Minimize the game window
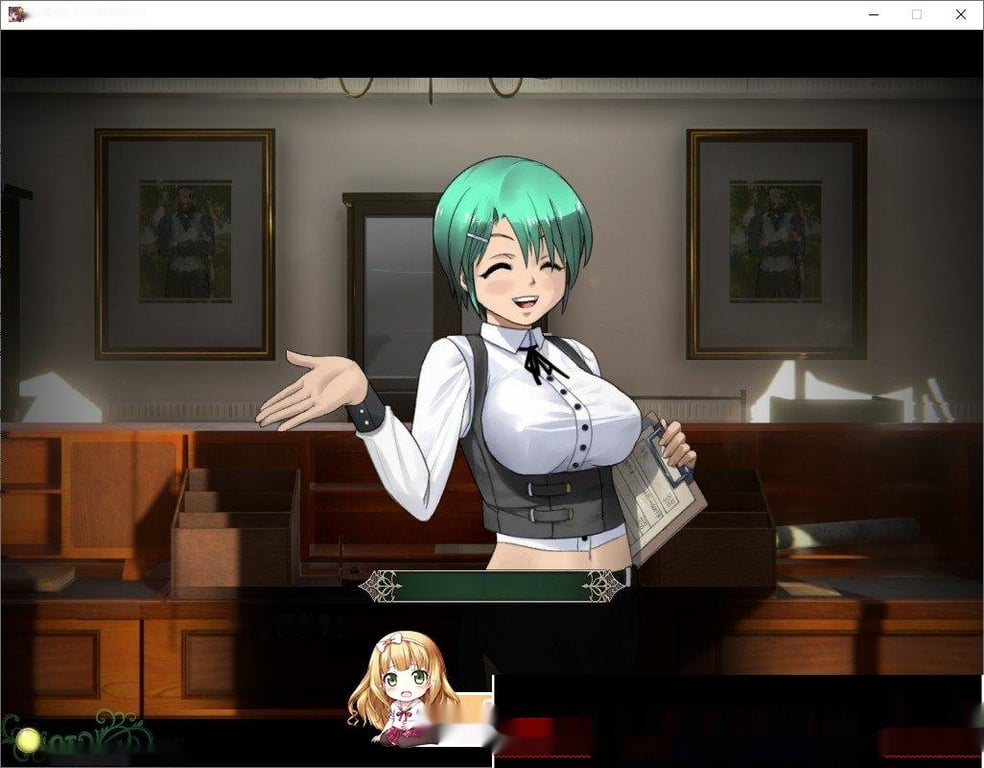The image size is (984, 768). tap(872, 14)
